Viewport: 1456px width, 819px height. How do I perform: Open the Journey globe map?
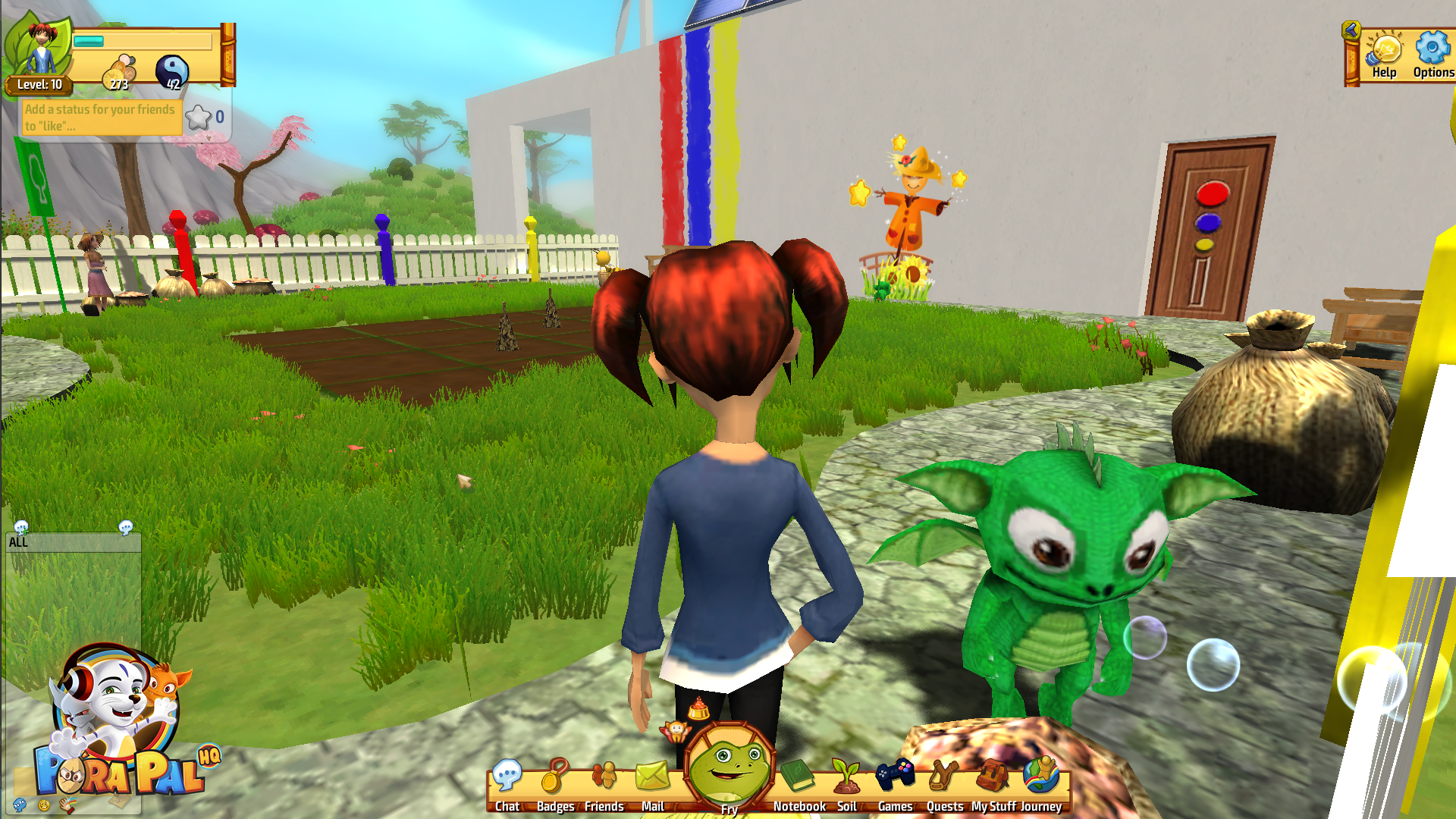(x=1040, y=781)
